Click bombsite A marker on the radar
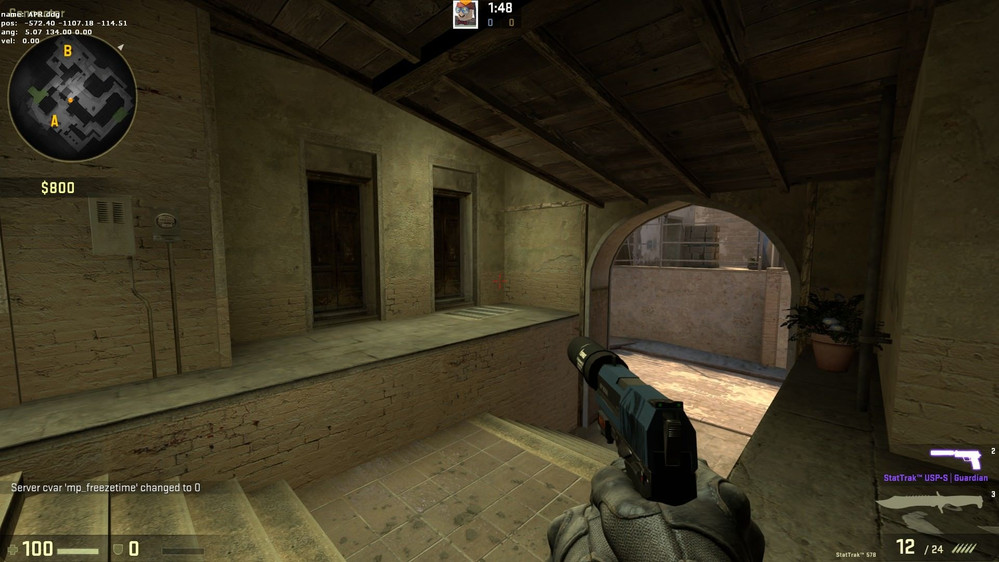This screenshot has width=999, height=562. (54, 121)
